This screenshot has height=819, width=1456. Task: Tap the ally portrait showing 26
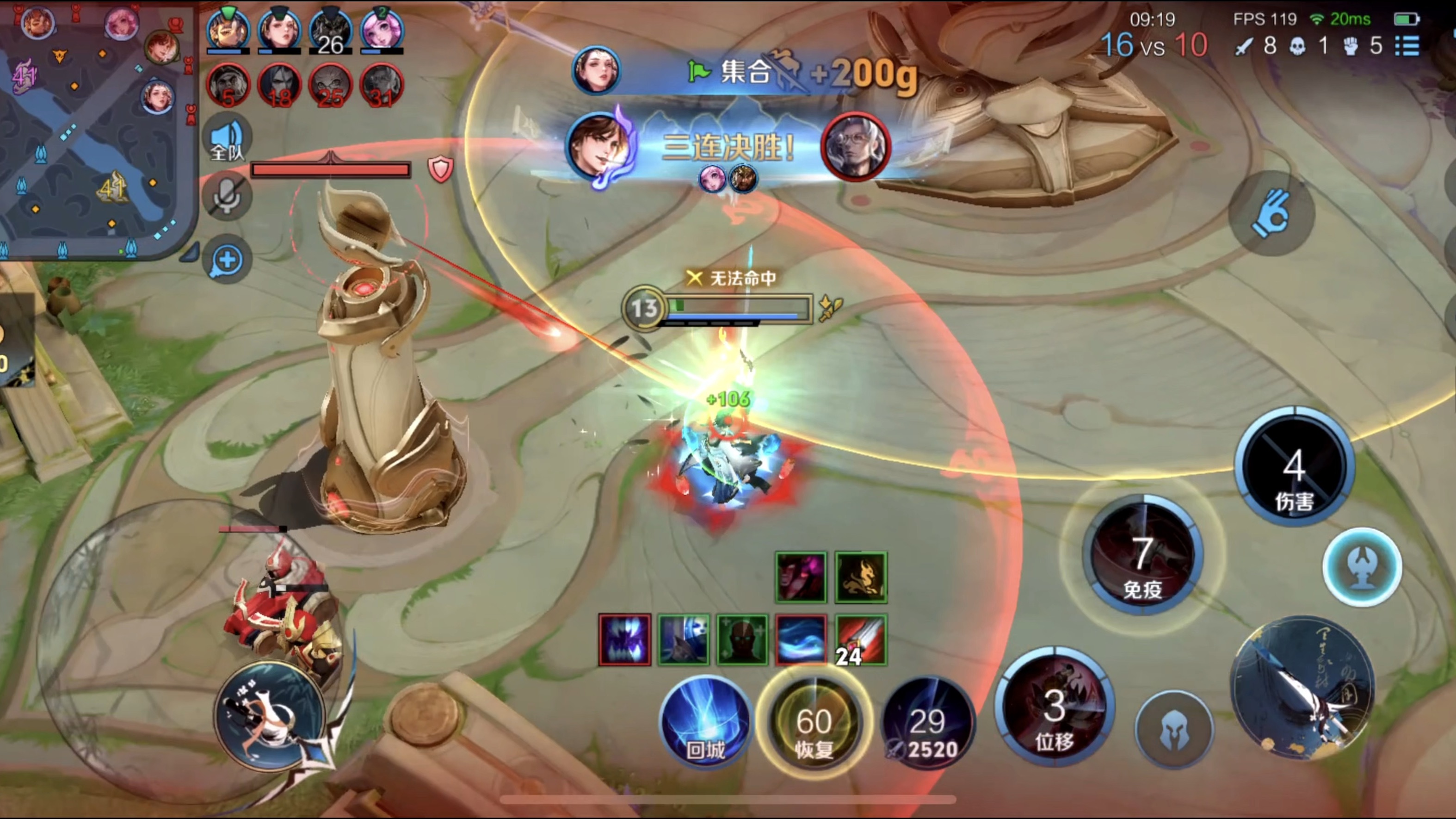click(x=331, y=31)
